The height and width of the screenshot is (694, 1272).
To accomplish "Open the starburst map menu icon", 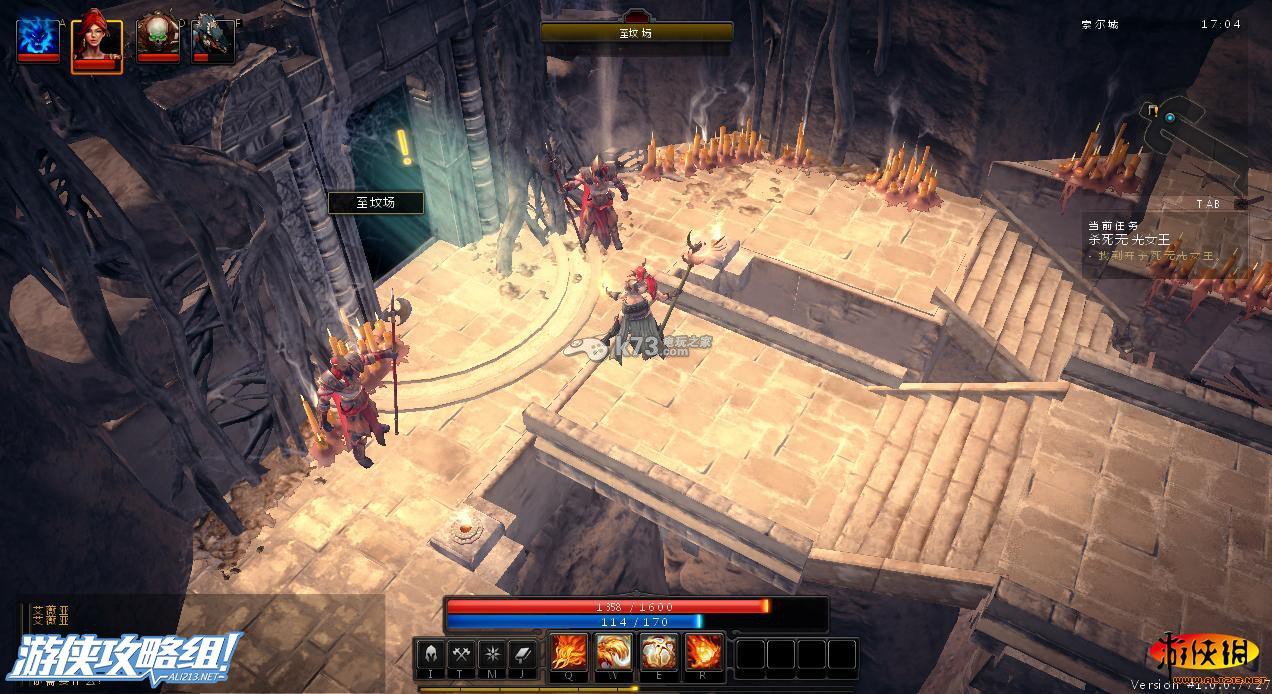I will tap(493, 654).
